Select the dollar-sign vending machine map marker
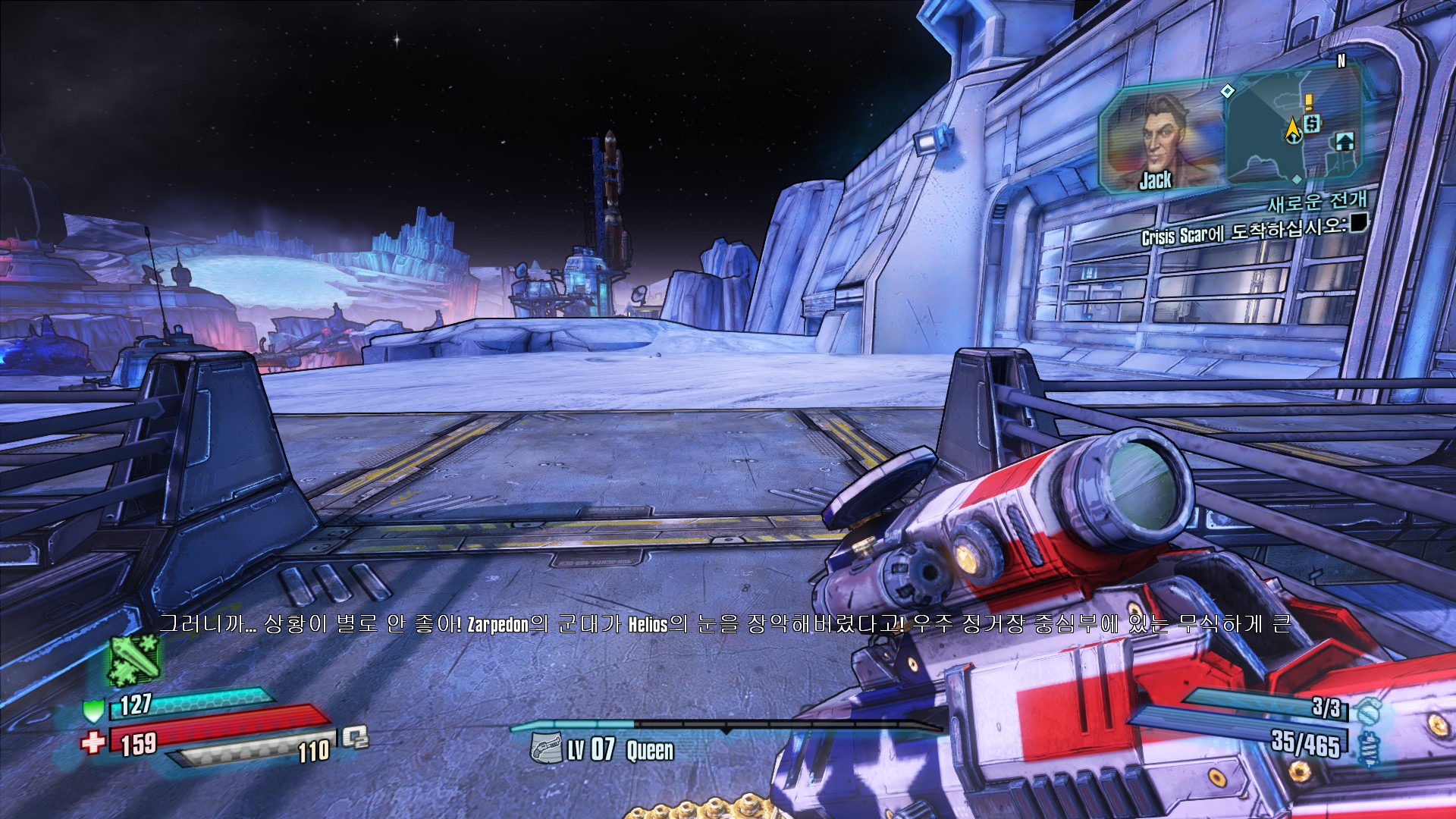Screen dimensions: 1456x819 point(1313,123)
